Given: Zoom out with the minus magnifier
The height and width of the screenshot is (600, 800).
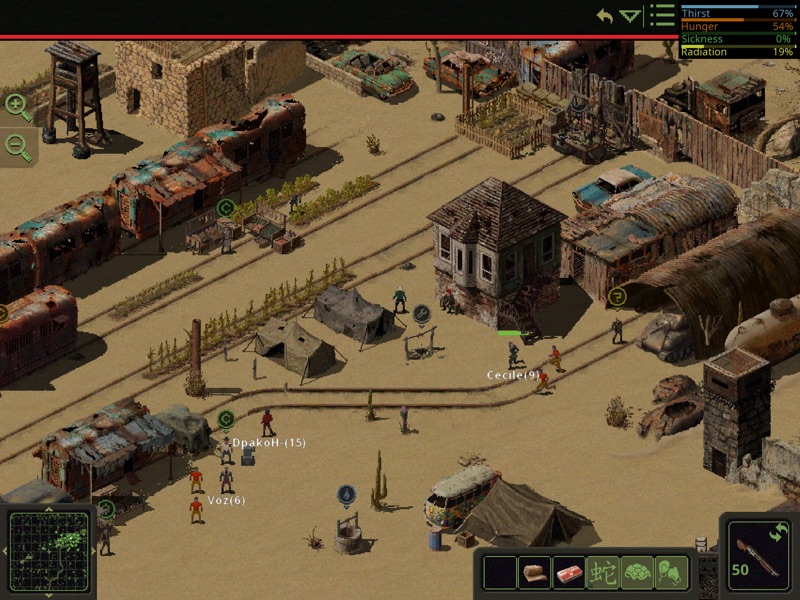Looking at the screenshot, I should click(x=17, y=146).
